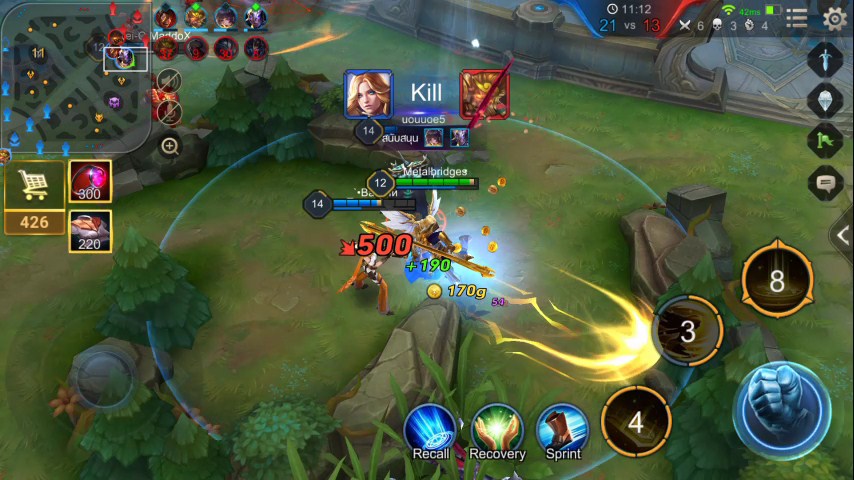Toggle the muted speaker icon

[x=169, y=82]
